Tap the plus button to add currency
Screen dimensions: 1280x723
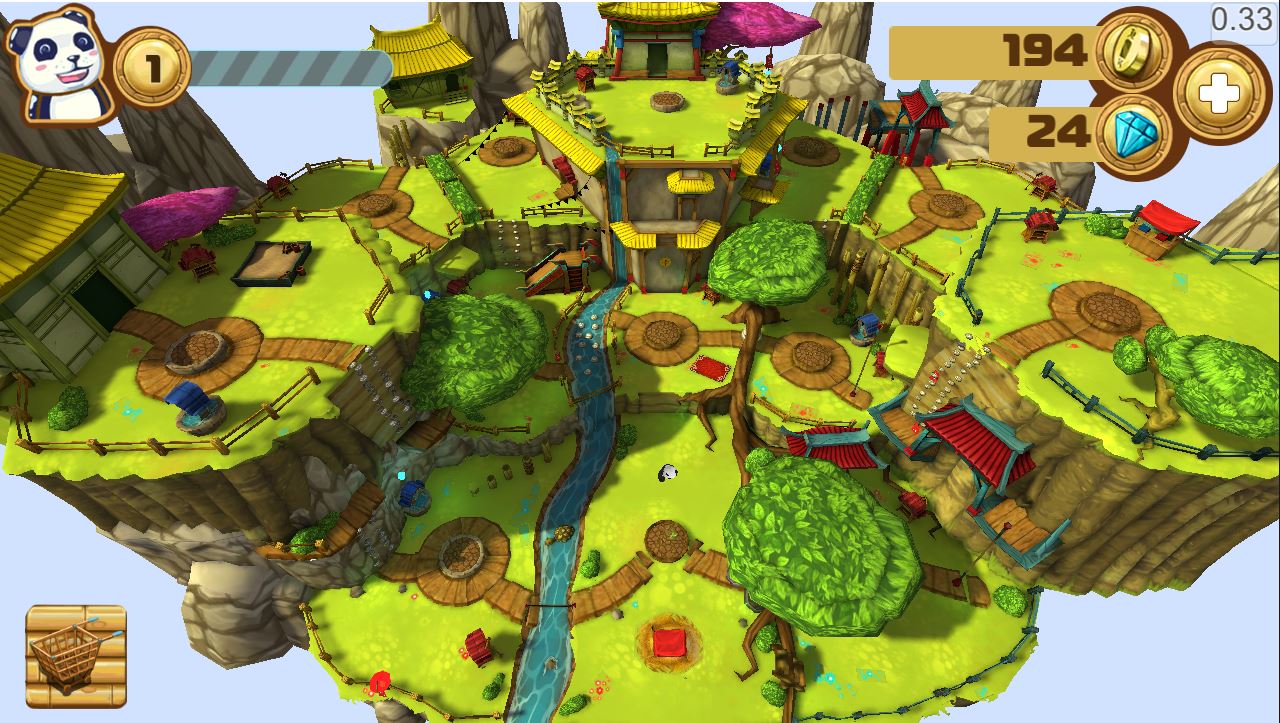tap(1217, 95)
